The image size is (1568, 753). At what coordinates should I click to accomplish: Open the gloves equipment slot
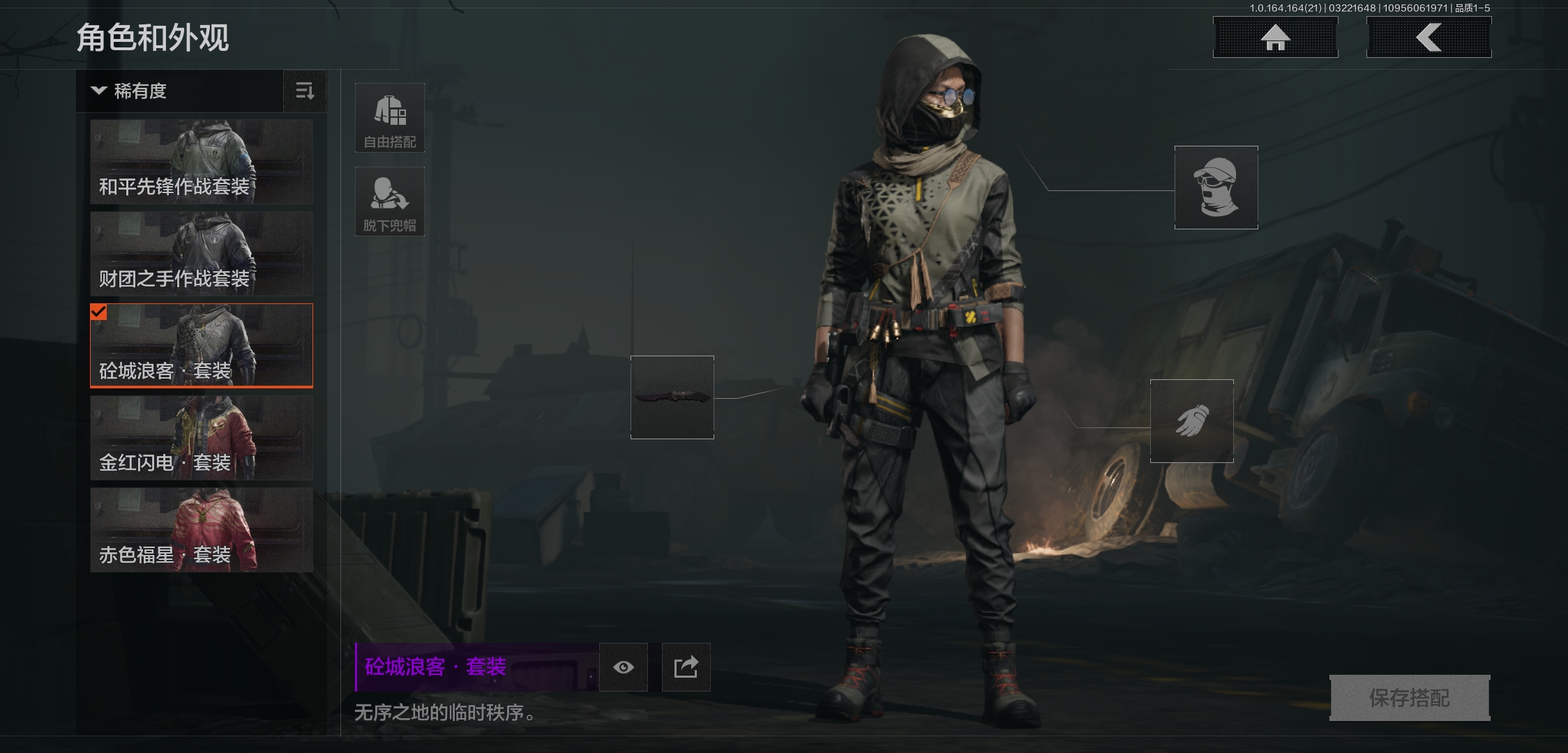point(1191,421)
